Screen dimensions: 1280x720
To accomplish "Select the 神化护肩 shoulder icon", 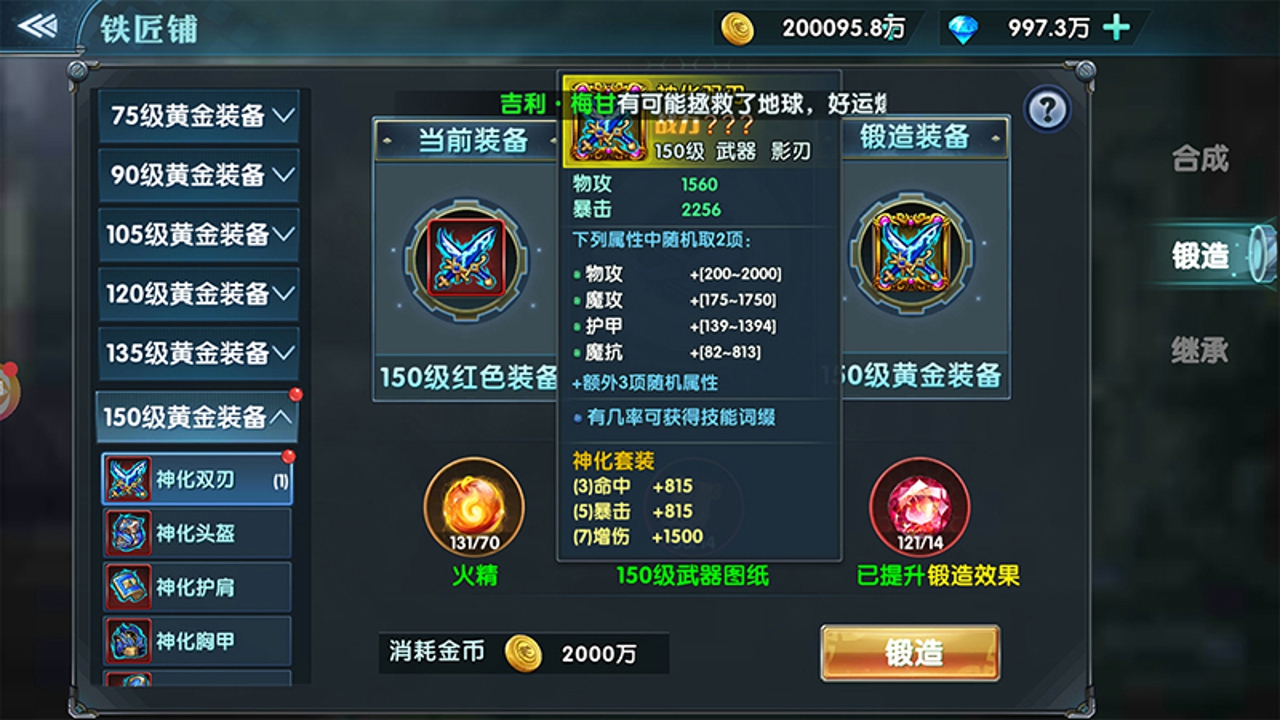I will pos(130,587).
